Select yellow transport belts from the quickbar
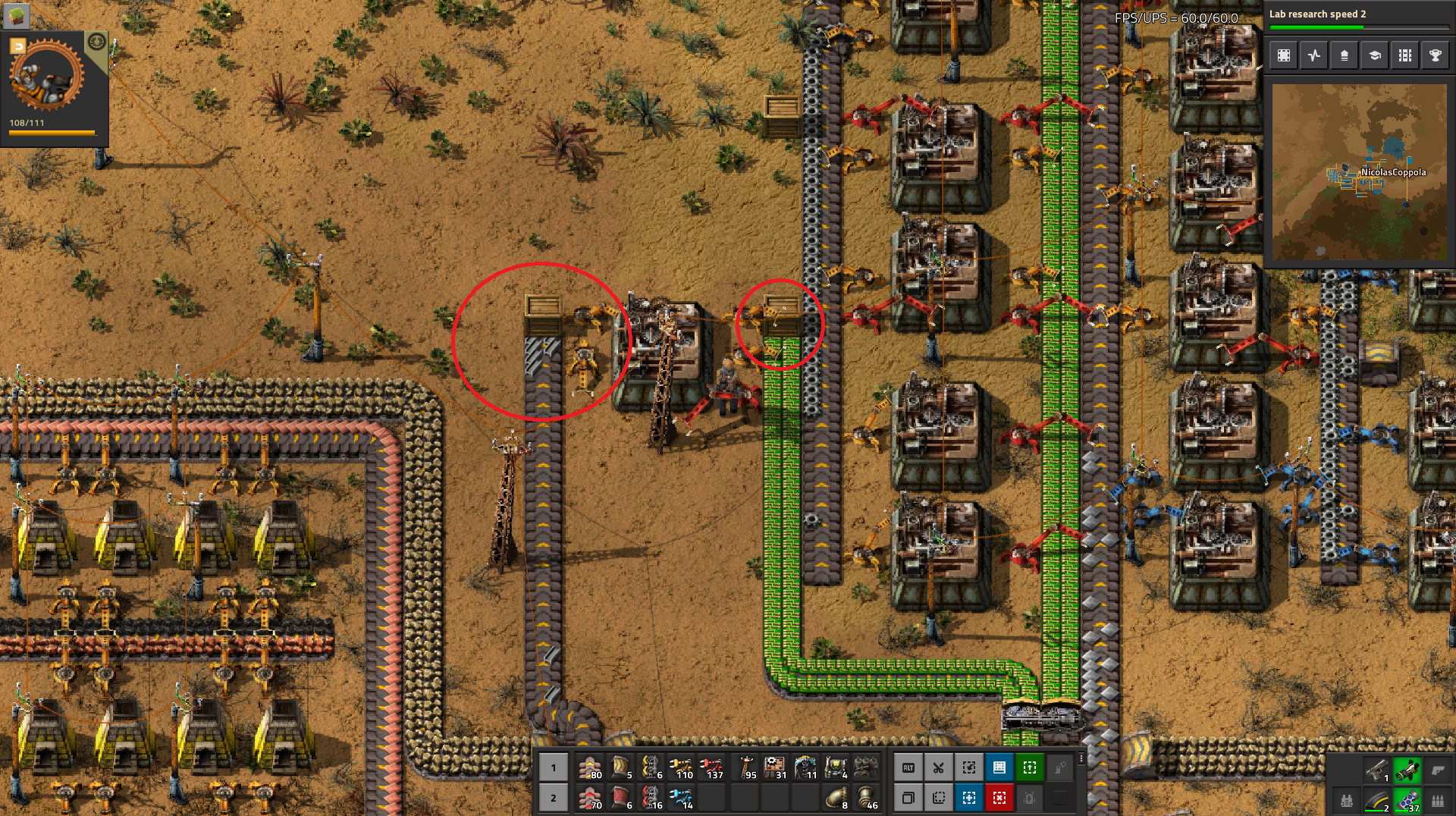The height and width of the screenshot is (816, 1456). pos(590,768)
